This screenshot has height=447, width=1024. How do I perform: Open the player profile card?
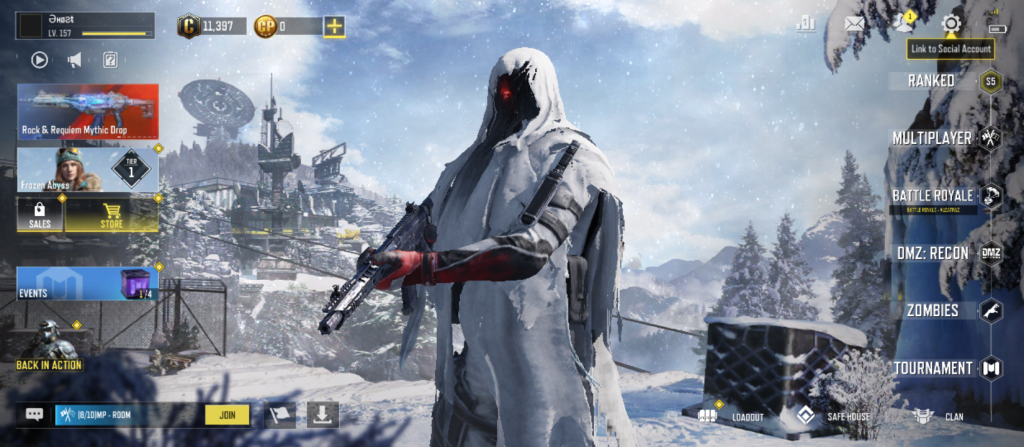coord(85,26)
